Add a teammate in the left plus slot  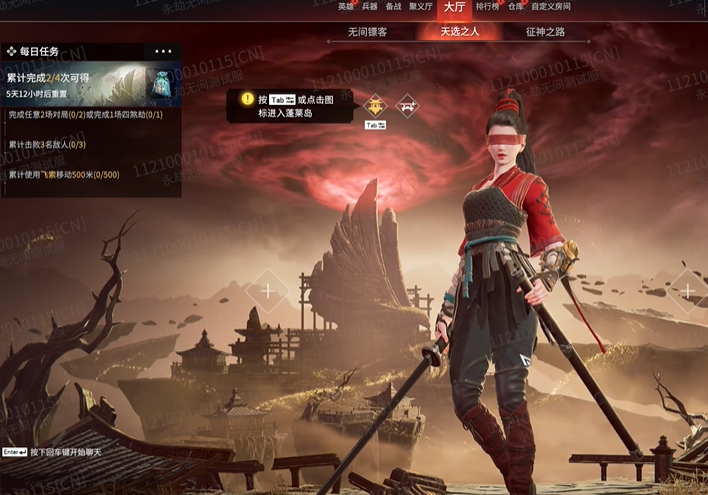click(267, 290)
